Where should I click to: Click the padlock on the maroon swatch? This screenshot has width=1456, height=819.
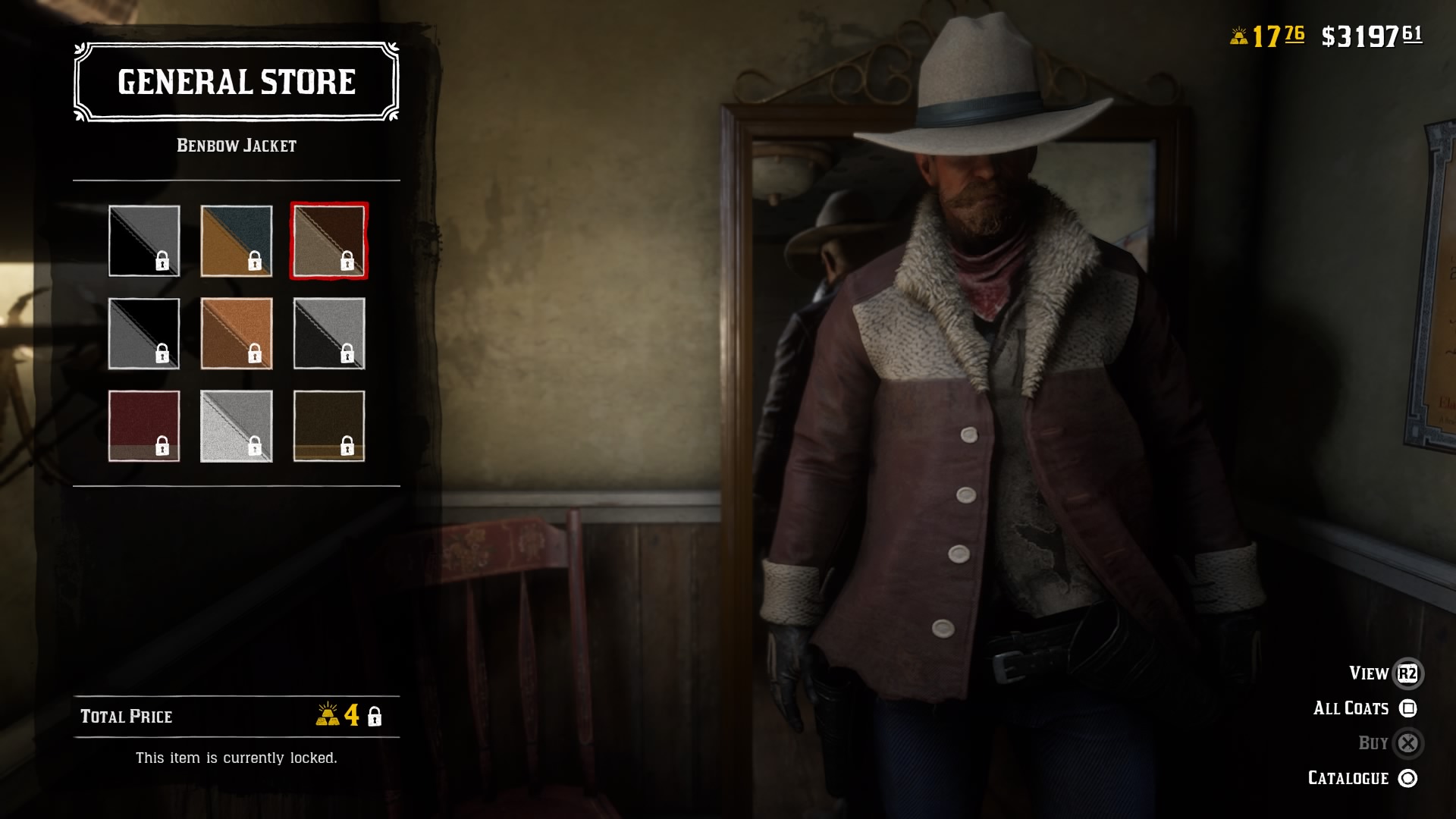coord(162,447)
